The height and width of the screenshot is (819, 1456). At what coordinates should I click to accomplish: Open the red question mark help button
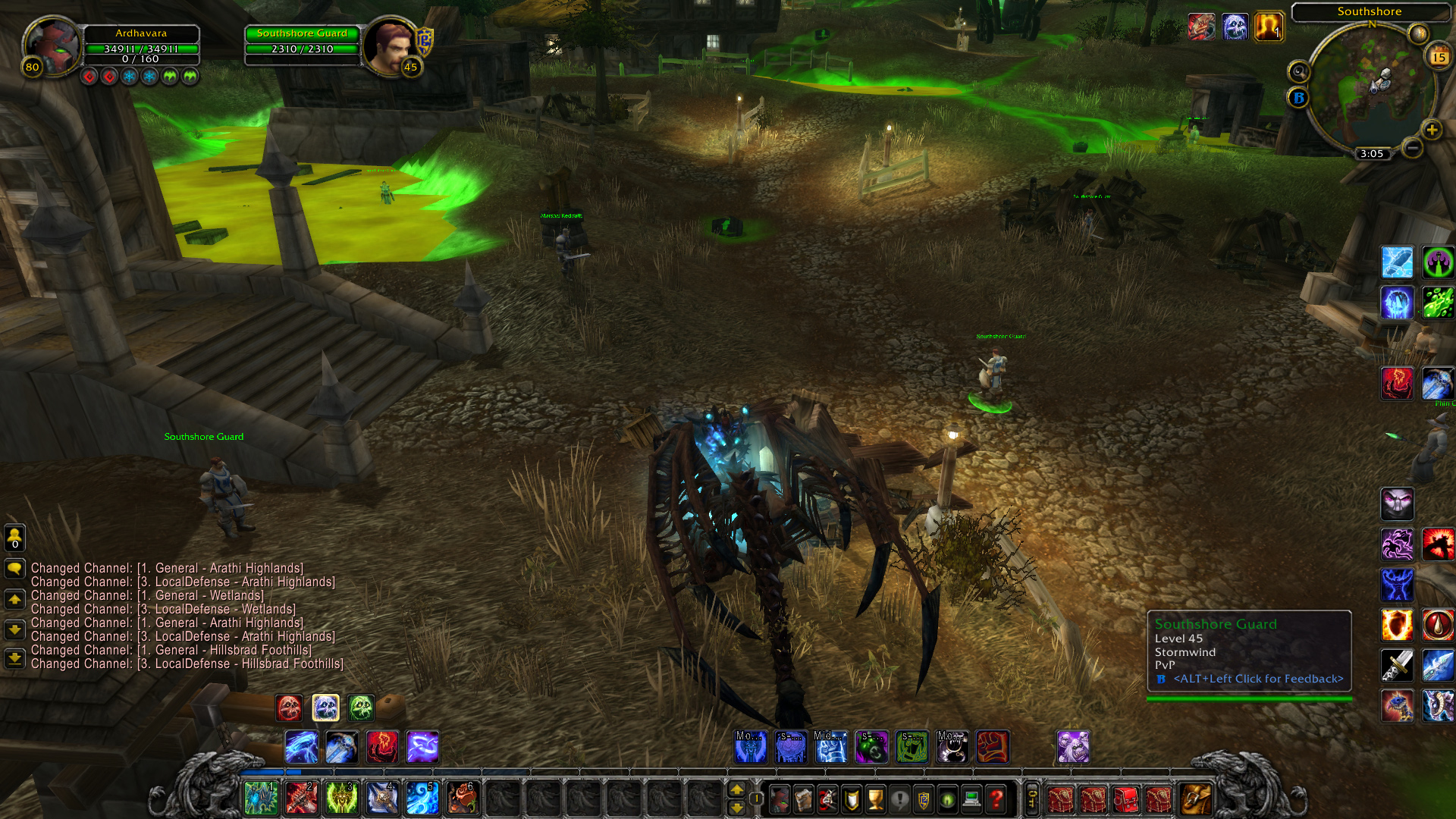click(996, 799)
